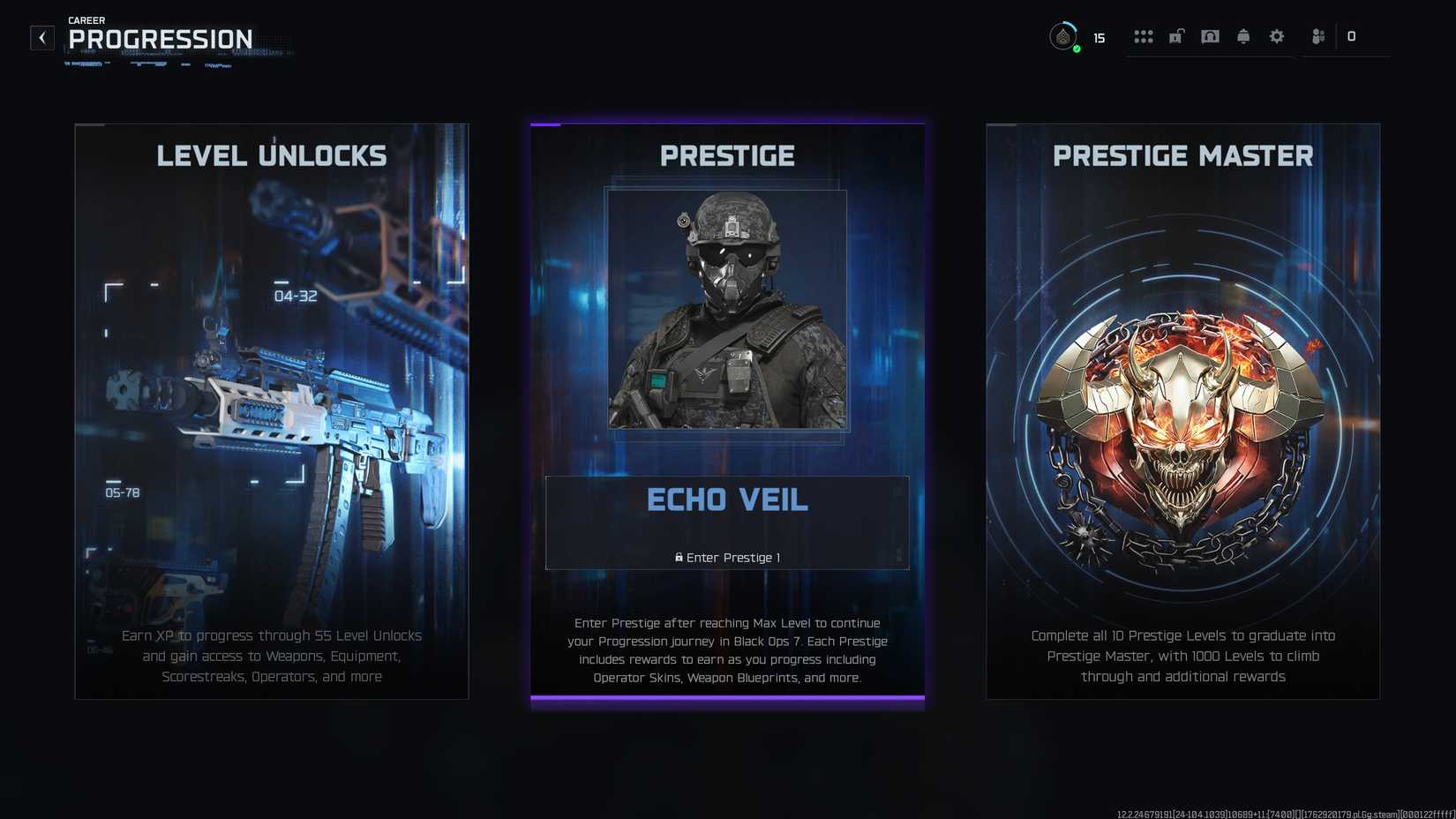Open the Level Unlocks card

[x=271, y=410]
